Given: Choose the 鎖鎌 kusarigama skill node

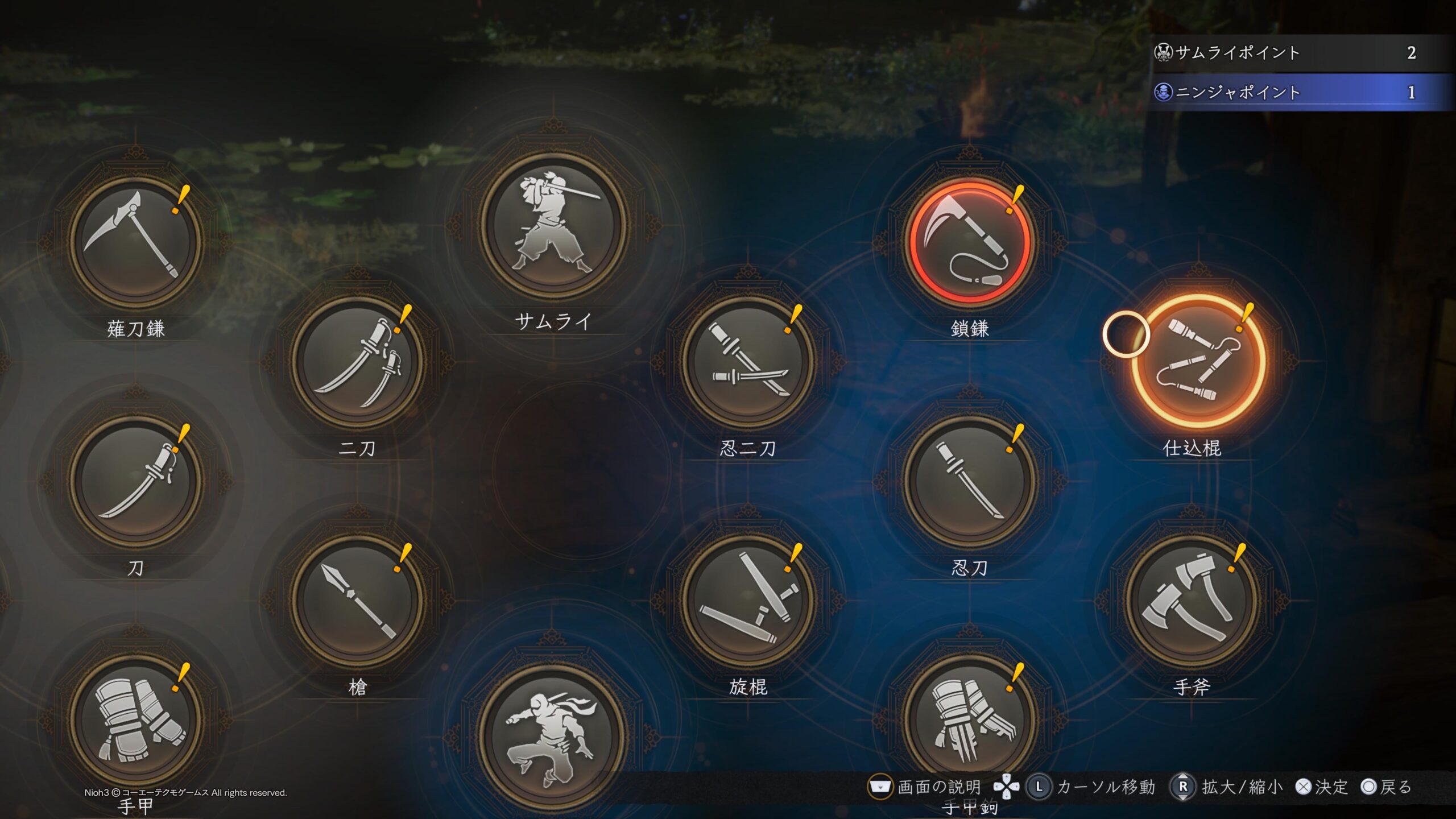Looking at the screenshot, I should point(970,242).
